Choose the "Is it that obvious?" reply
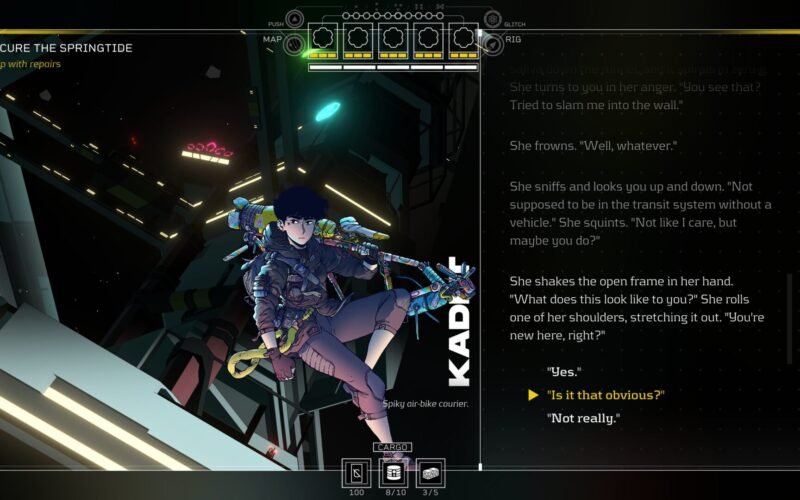 pos(605,395)
